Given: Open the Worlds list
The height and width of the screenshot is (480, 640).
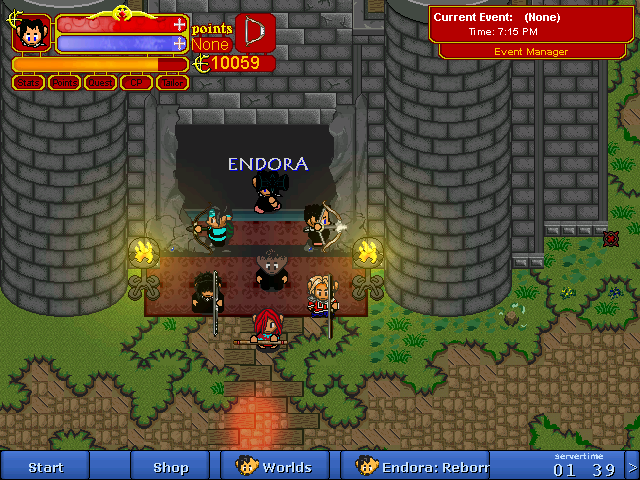Looking at the screenshot, I should coord(275,467).
